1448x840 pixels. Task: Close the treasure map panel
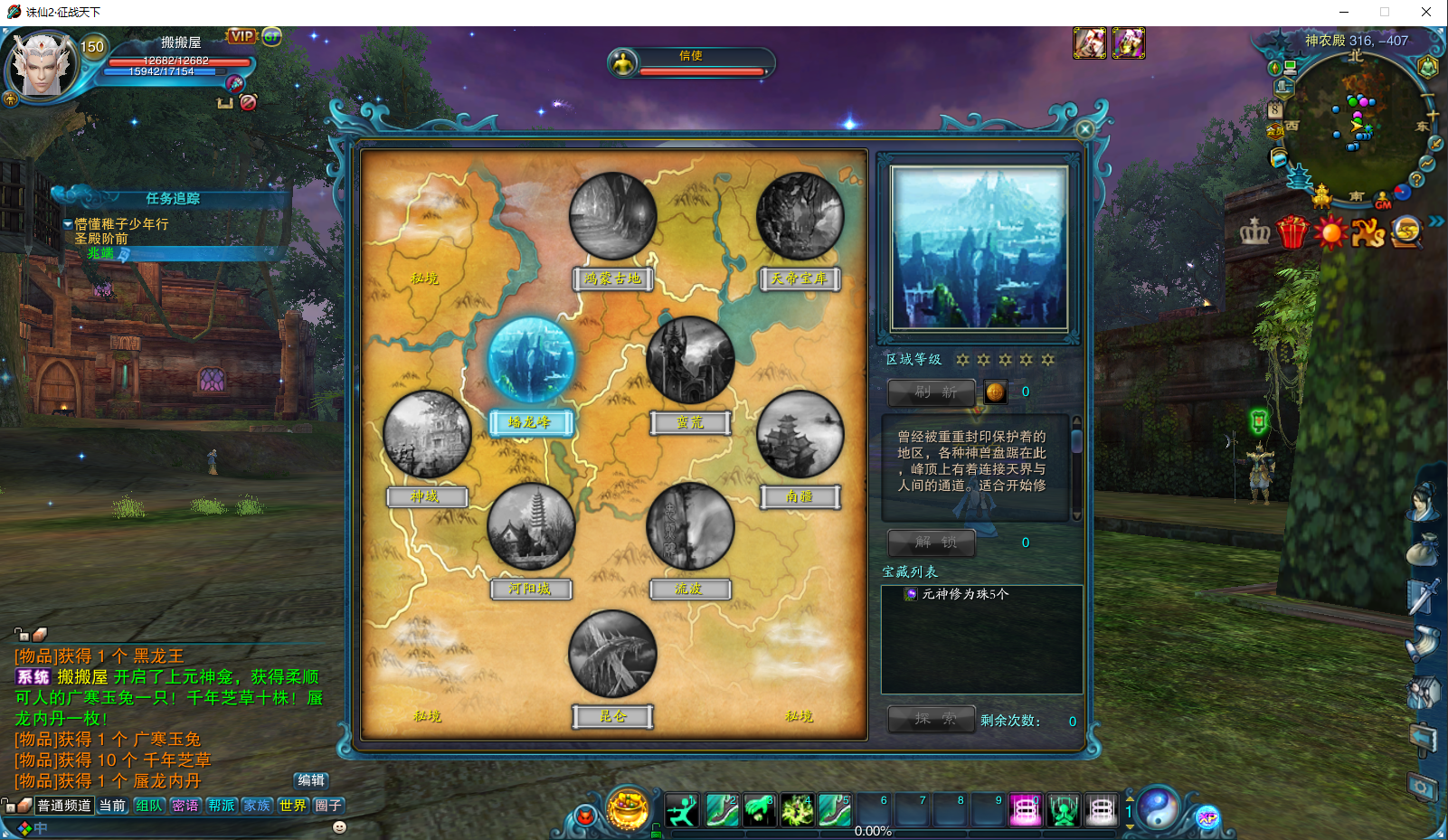coord(1085,129)
